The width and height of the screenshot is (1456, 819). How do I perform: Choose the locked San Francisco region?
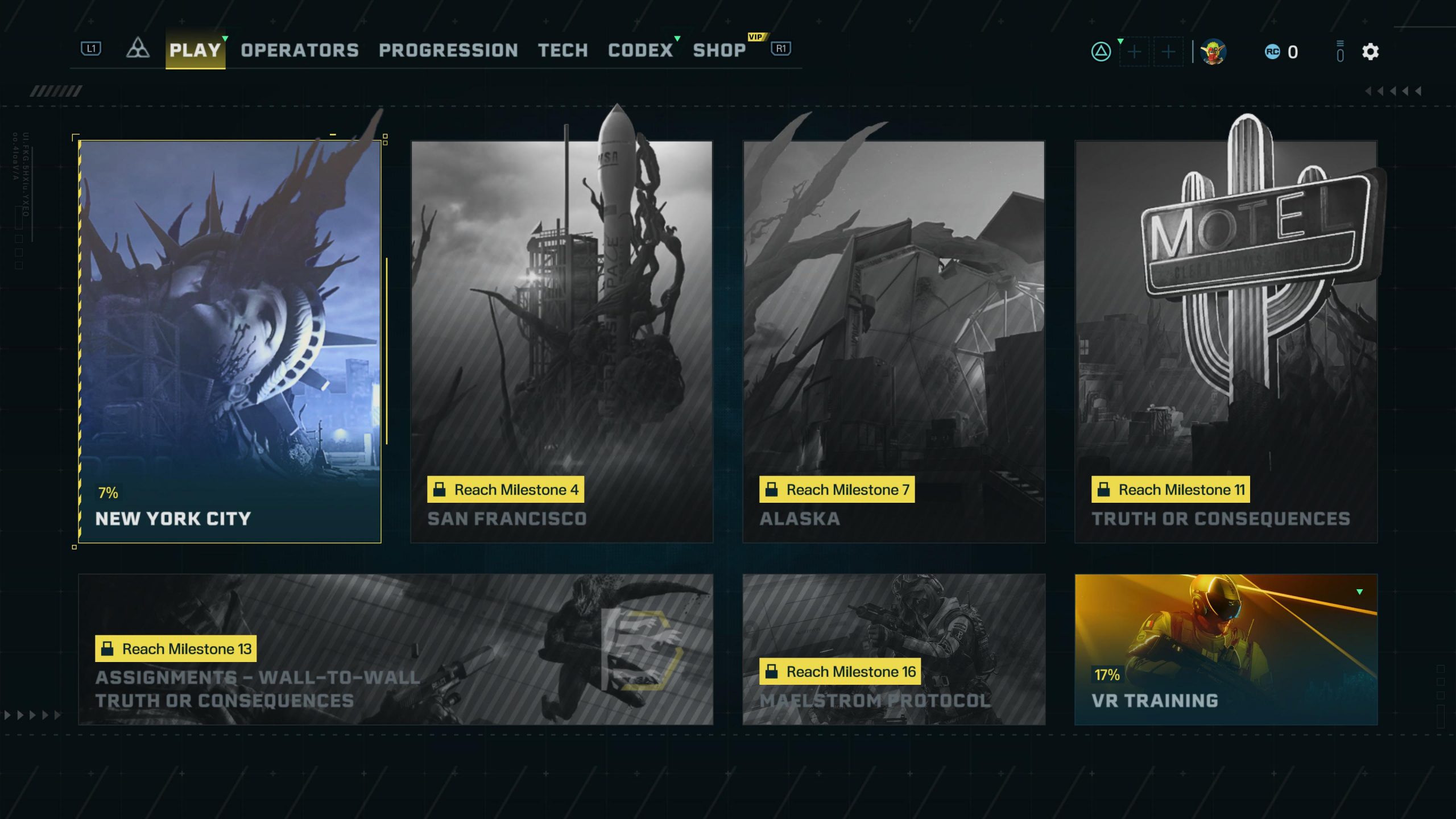pos(562,341)
